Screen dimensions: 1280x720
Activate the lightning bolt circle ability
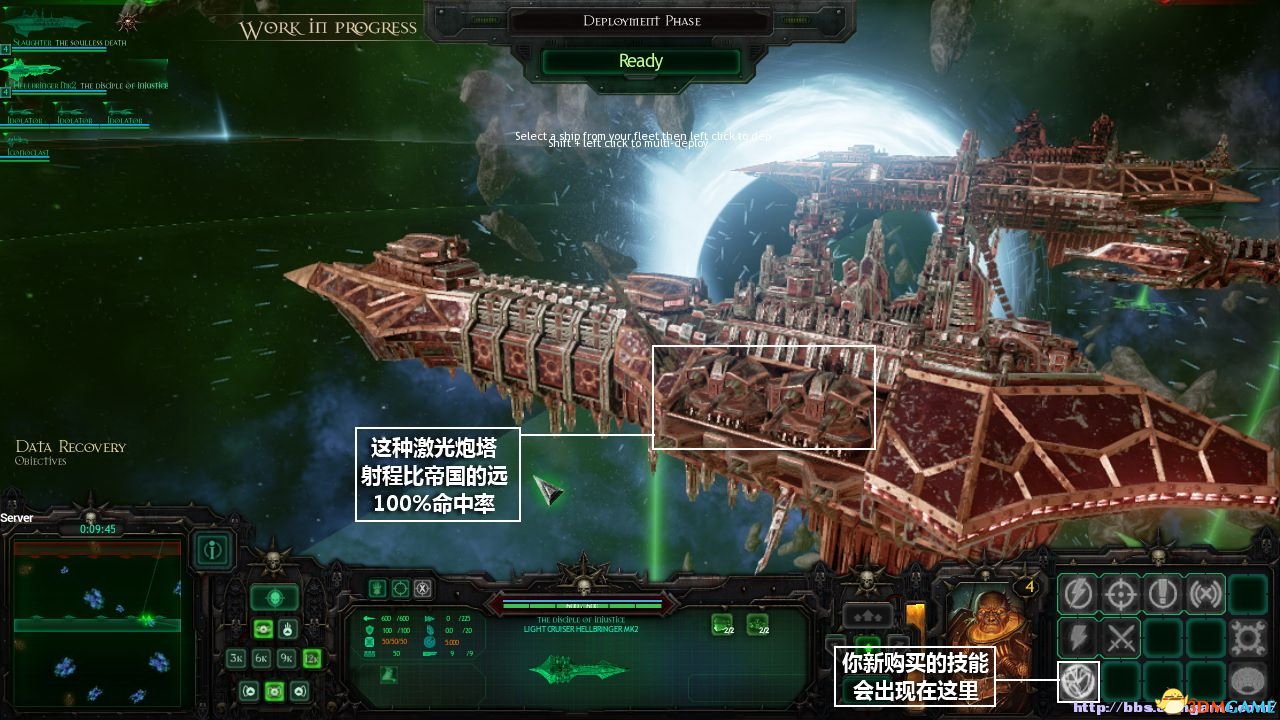pos(1078,595)
